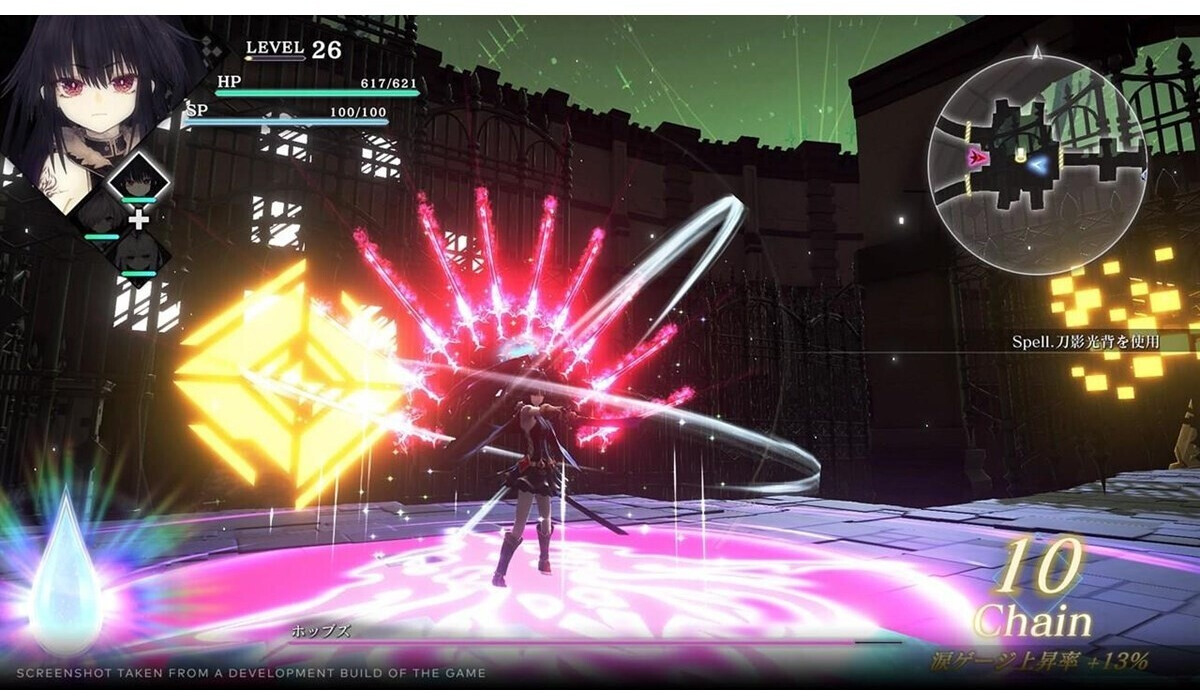Choose the highlighted party member diamond portrait
This screenshot has width=1200, height=696.
[x=136, y=180]
